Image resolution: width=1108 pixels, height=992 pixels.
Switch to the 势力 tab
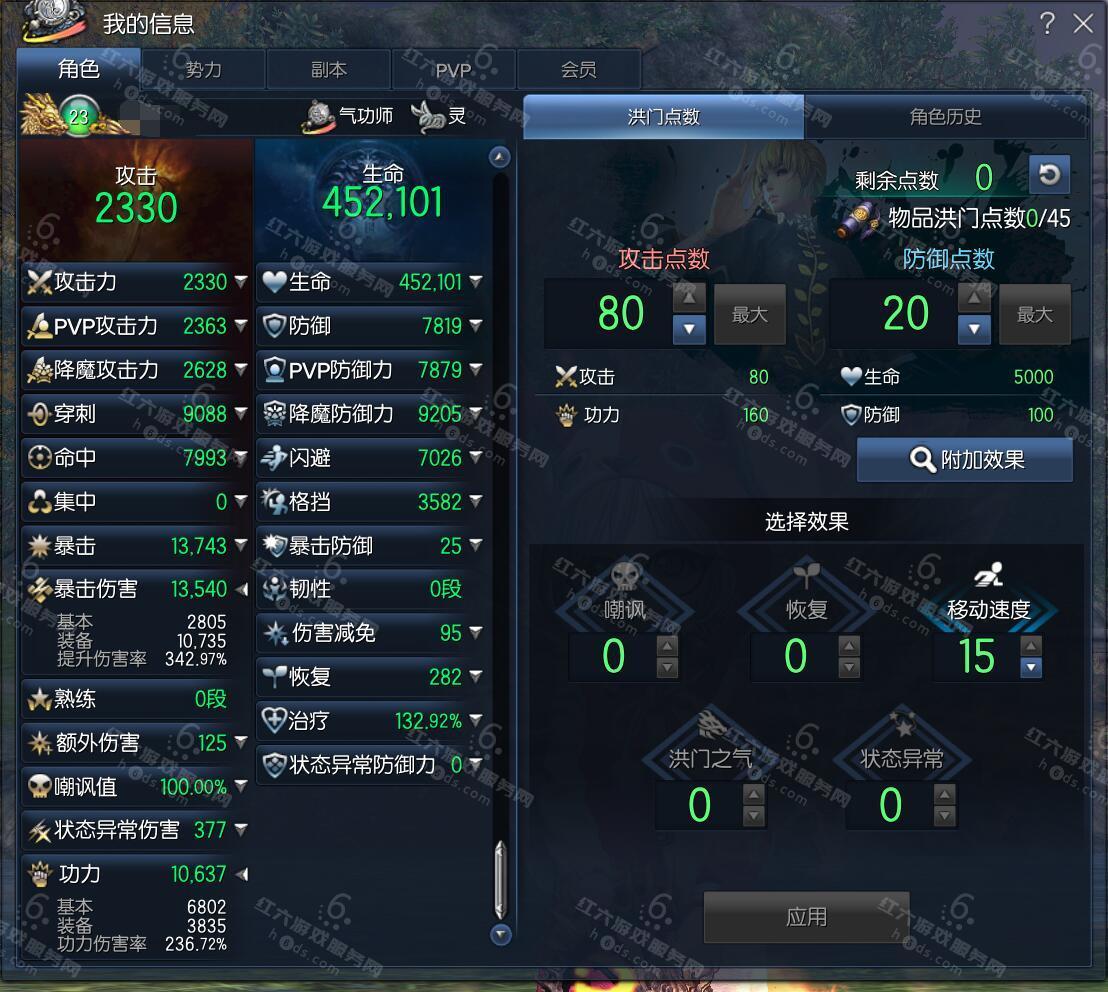[x=204, y=70]
